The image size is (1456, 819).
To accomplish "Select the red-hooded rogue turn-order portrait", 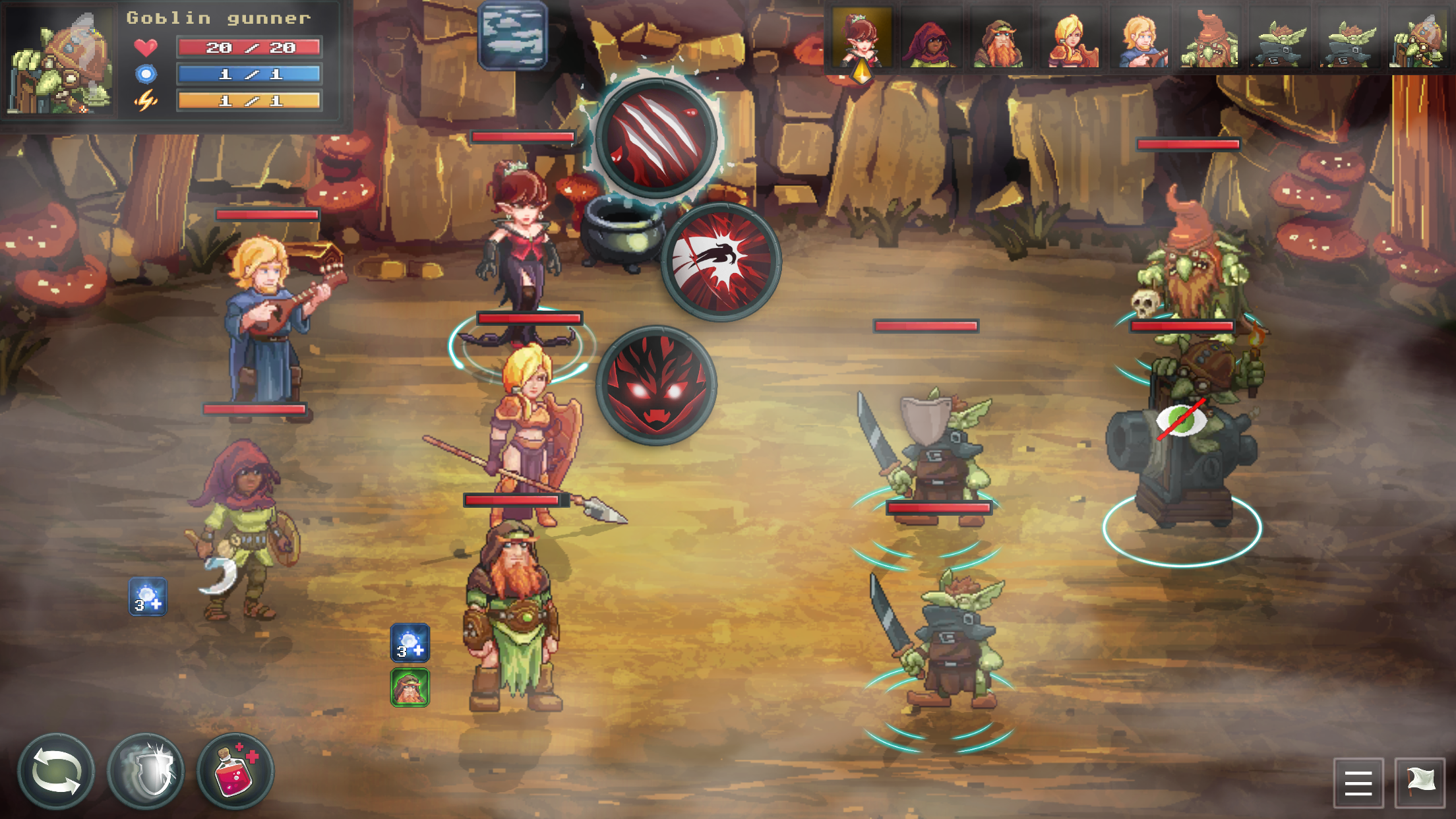I will point(930,40).
